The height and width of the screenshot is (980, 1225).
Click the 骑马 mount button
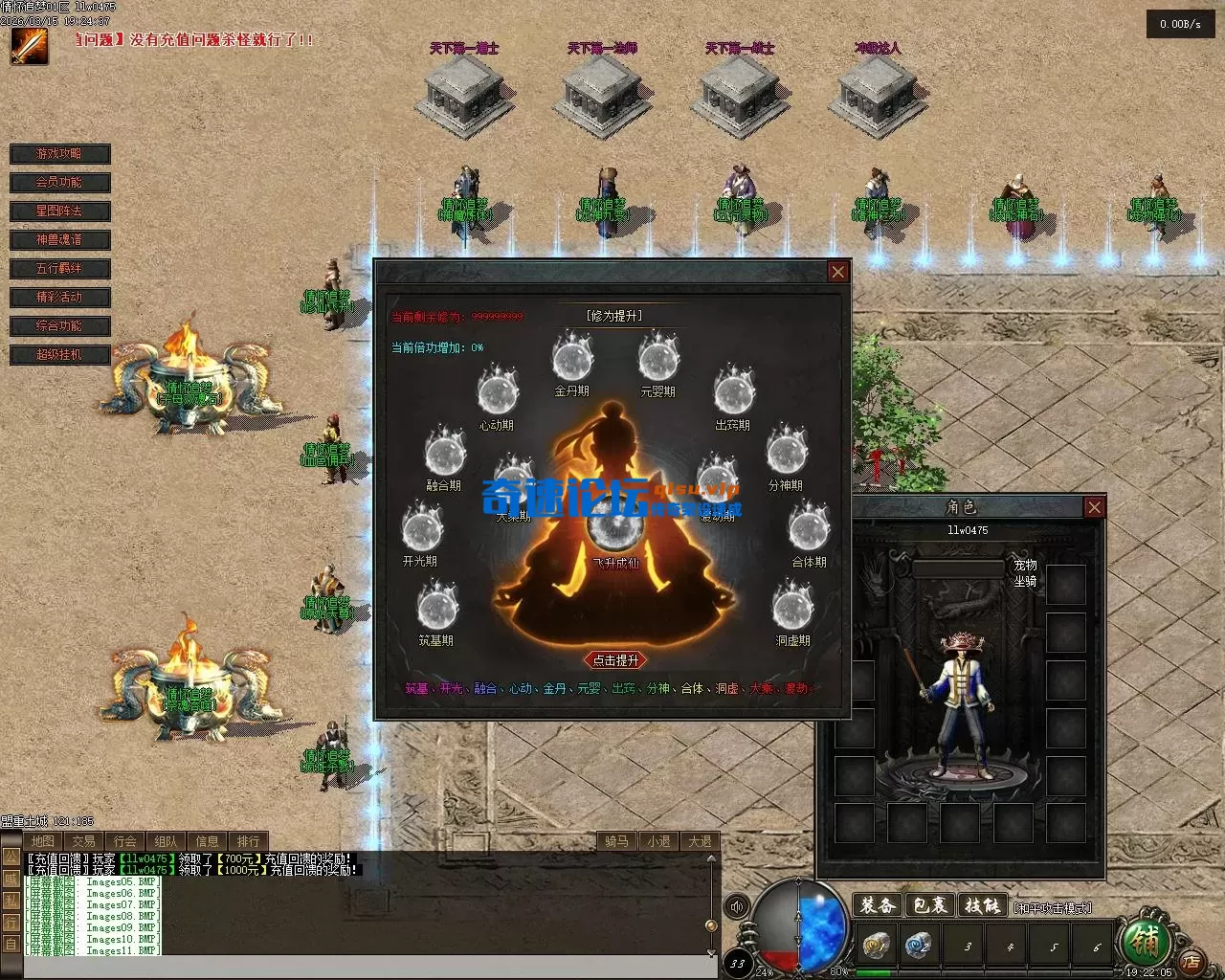point(616,841)
